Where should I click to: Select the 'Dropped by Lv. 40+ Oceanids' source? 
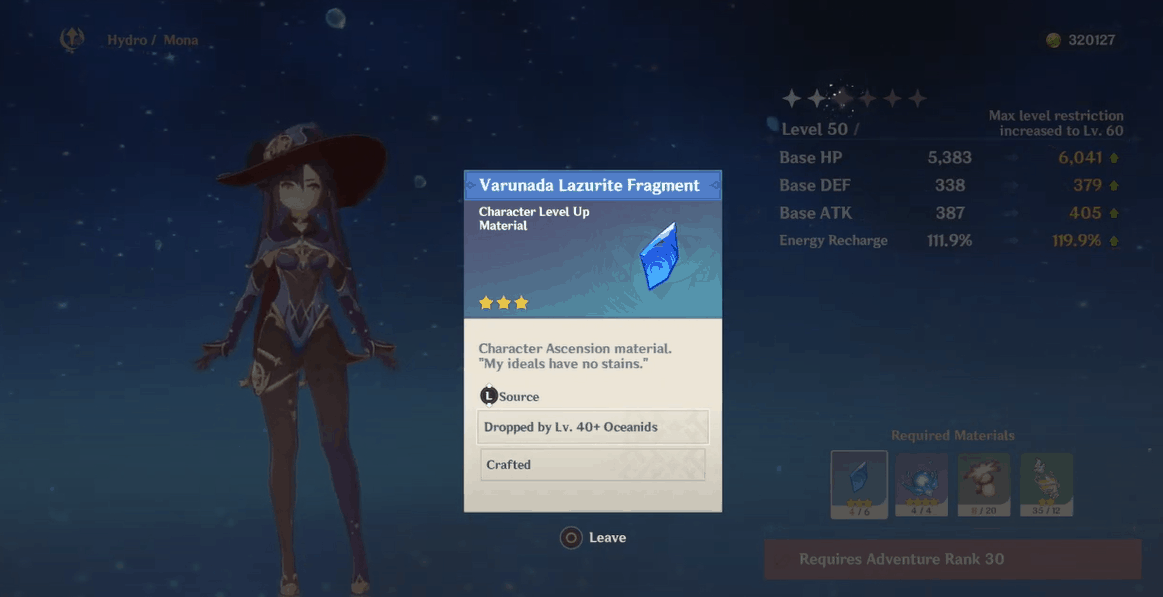pos(593,427)
